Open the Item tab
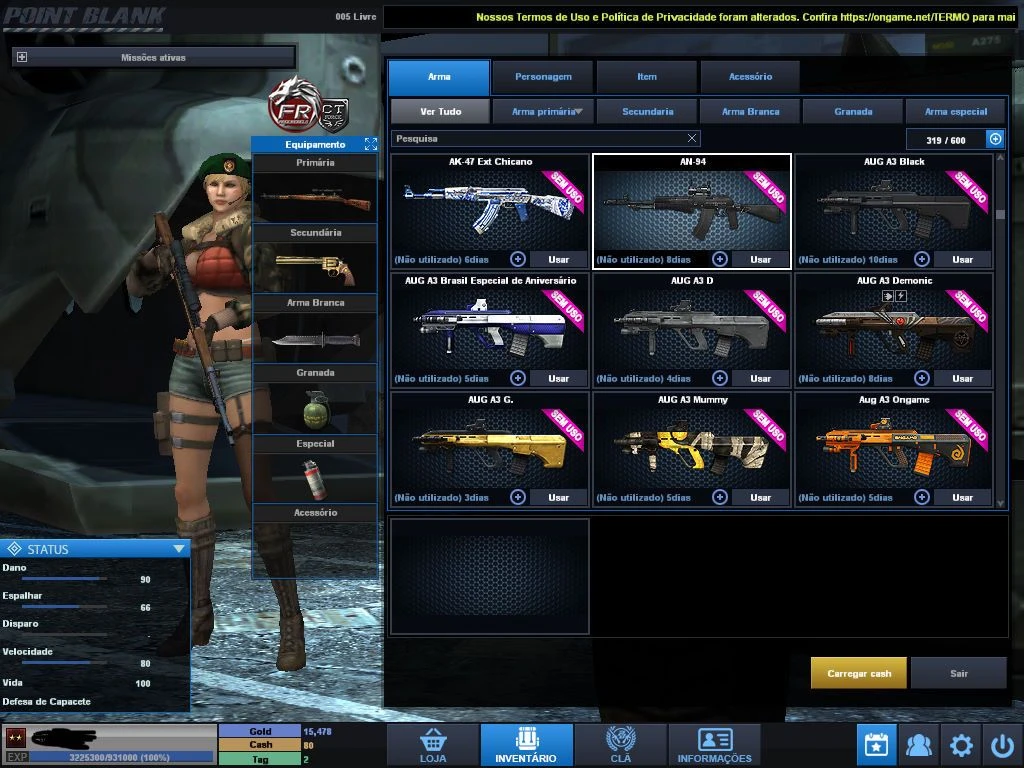The image size is (1024, 768). coord(647,77)
